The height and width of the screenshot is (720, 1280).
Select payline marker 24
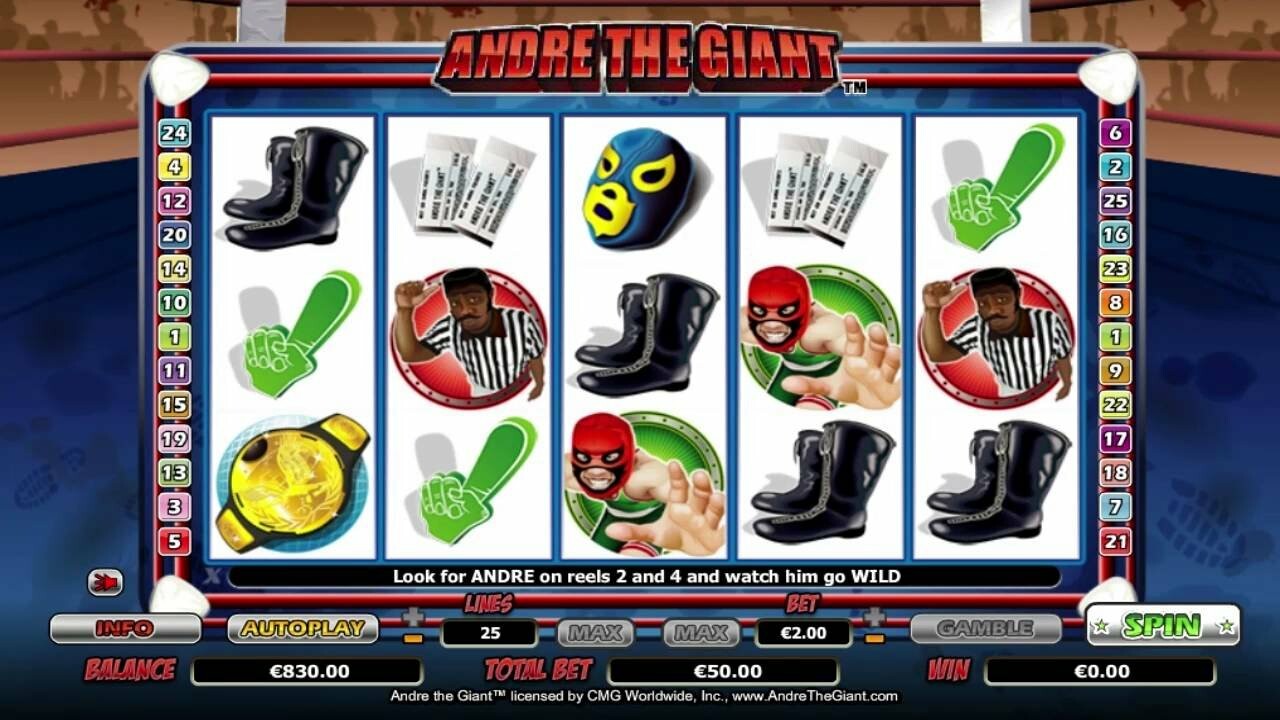pos(174,132)
